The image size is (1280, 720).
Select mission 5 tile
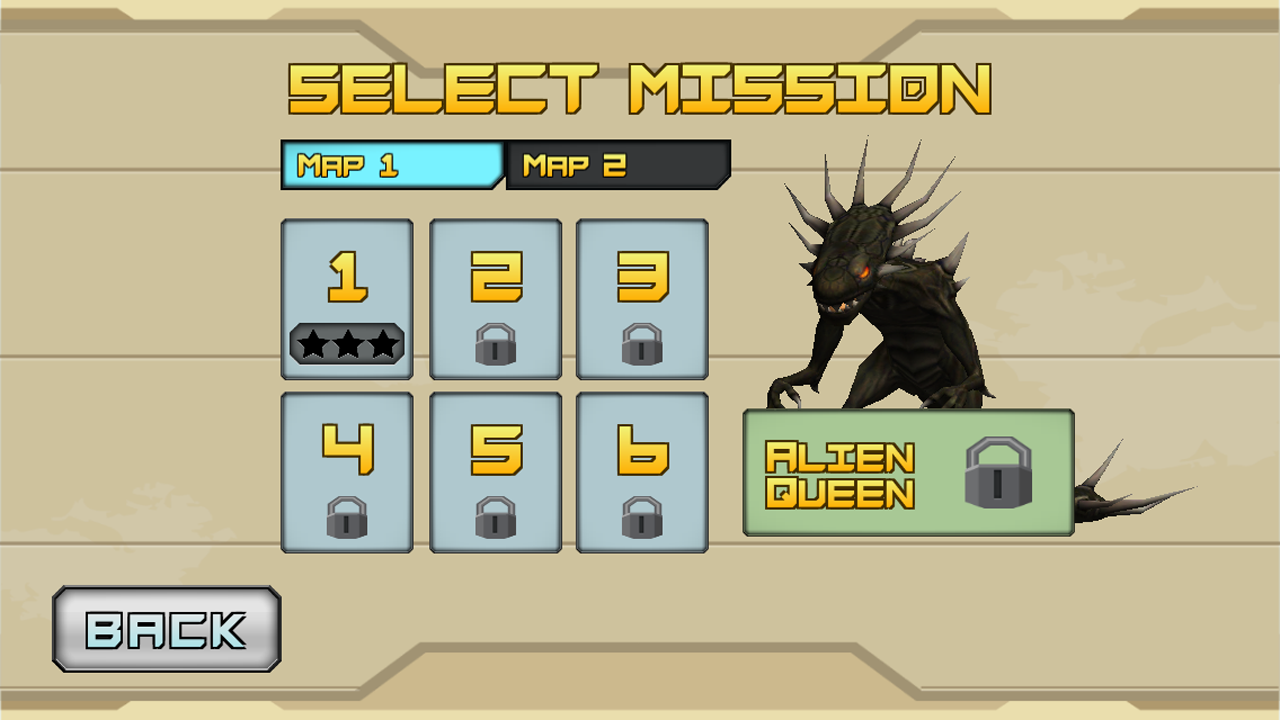[x=494, y=470]
